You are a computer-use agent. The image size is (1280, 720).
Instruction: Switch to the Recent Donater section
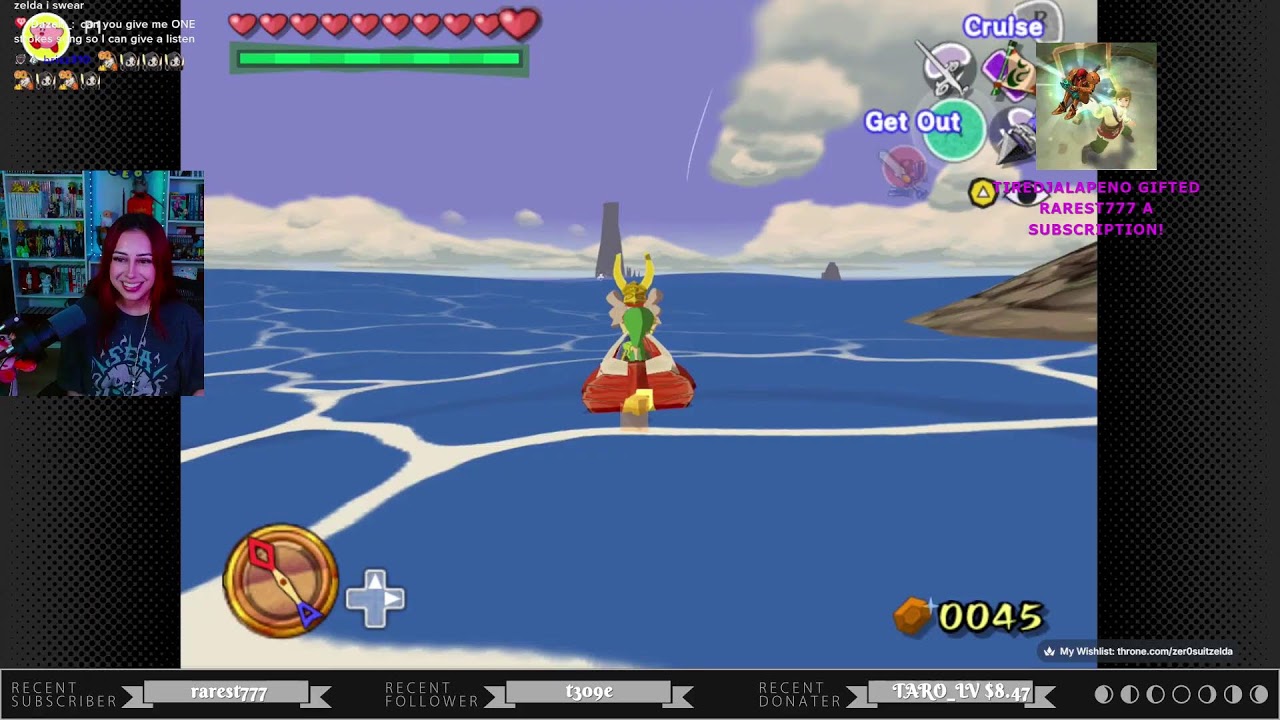796,691
